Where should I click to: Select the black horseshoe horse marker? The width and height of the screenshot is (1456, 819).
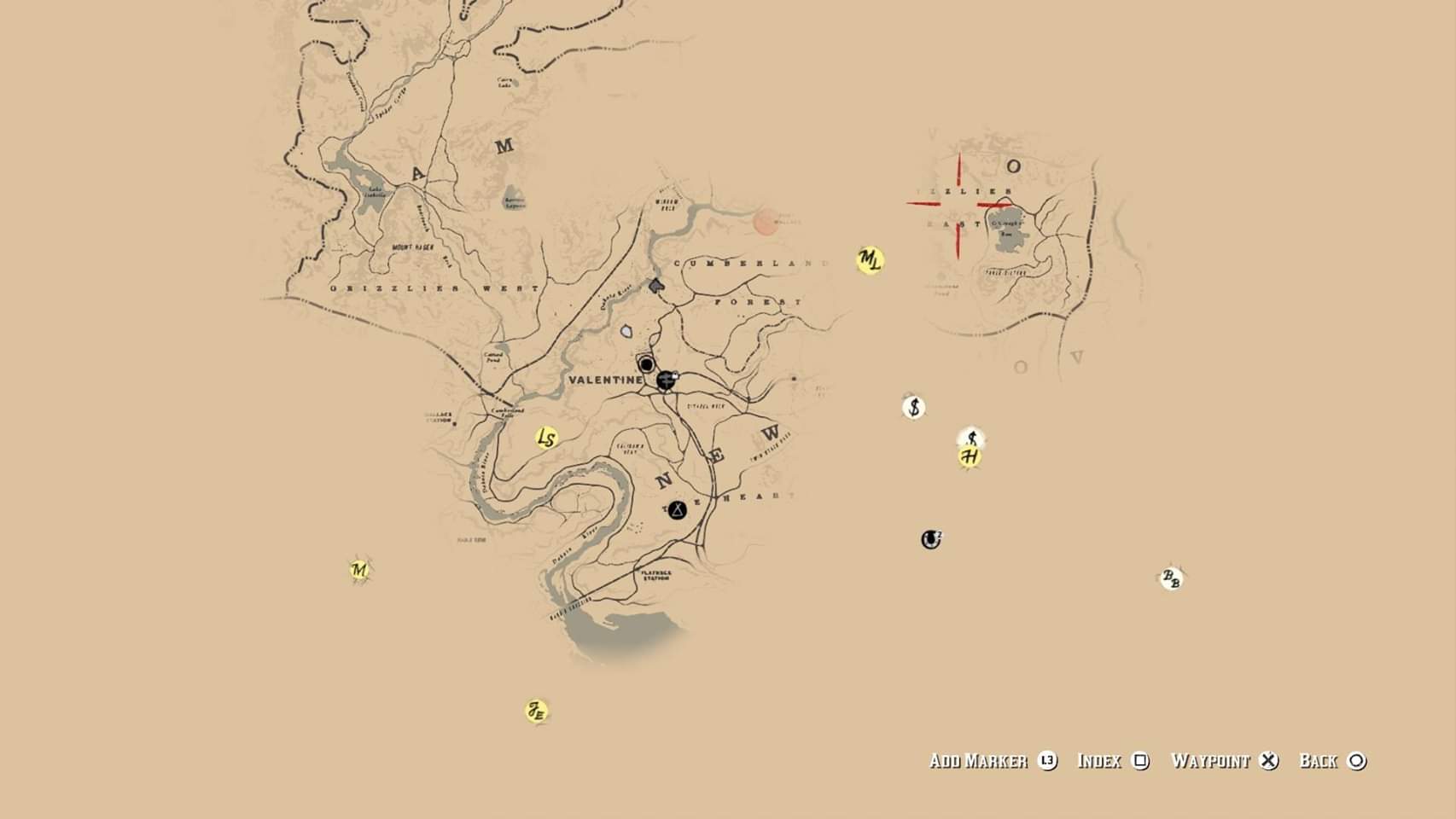931,539
